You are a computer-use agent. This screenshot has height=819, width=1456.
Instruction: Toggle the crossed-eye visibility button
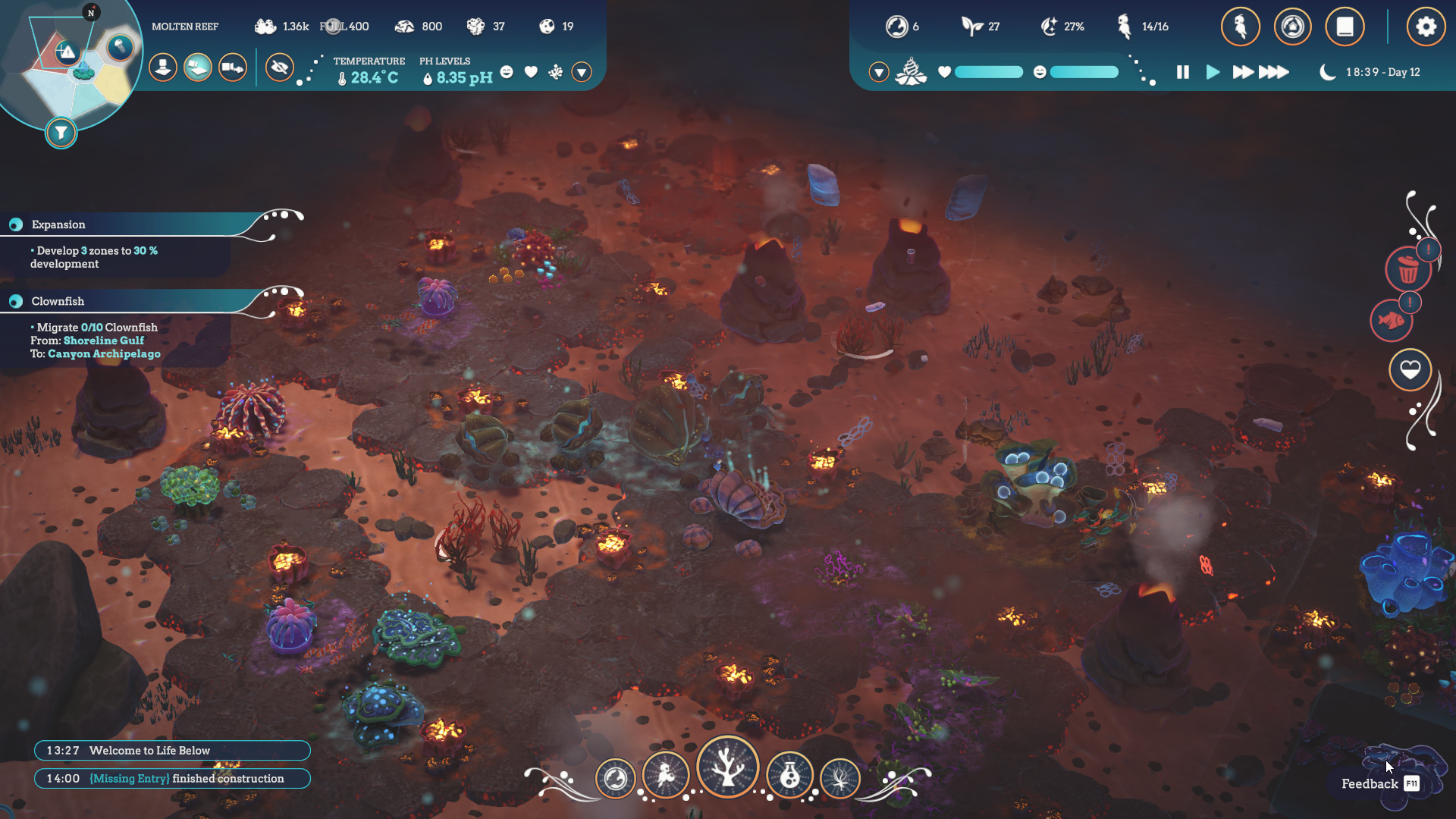[280, 68]
